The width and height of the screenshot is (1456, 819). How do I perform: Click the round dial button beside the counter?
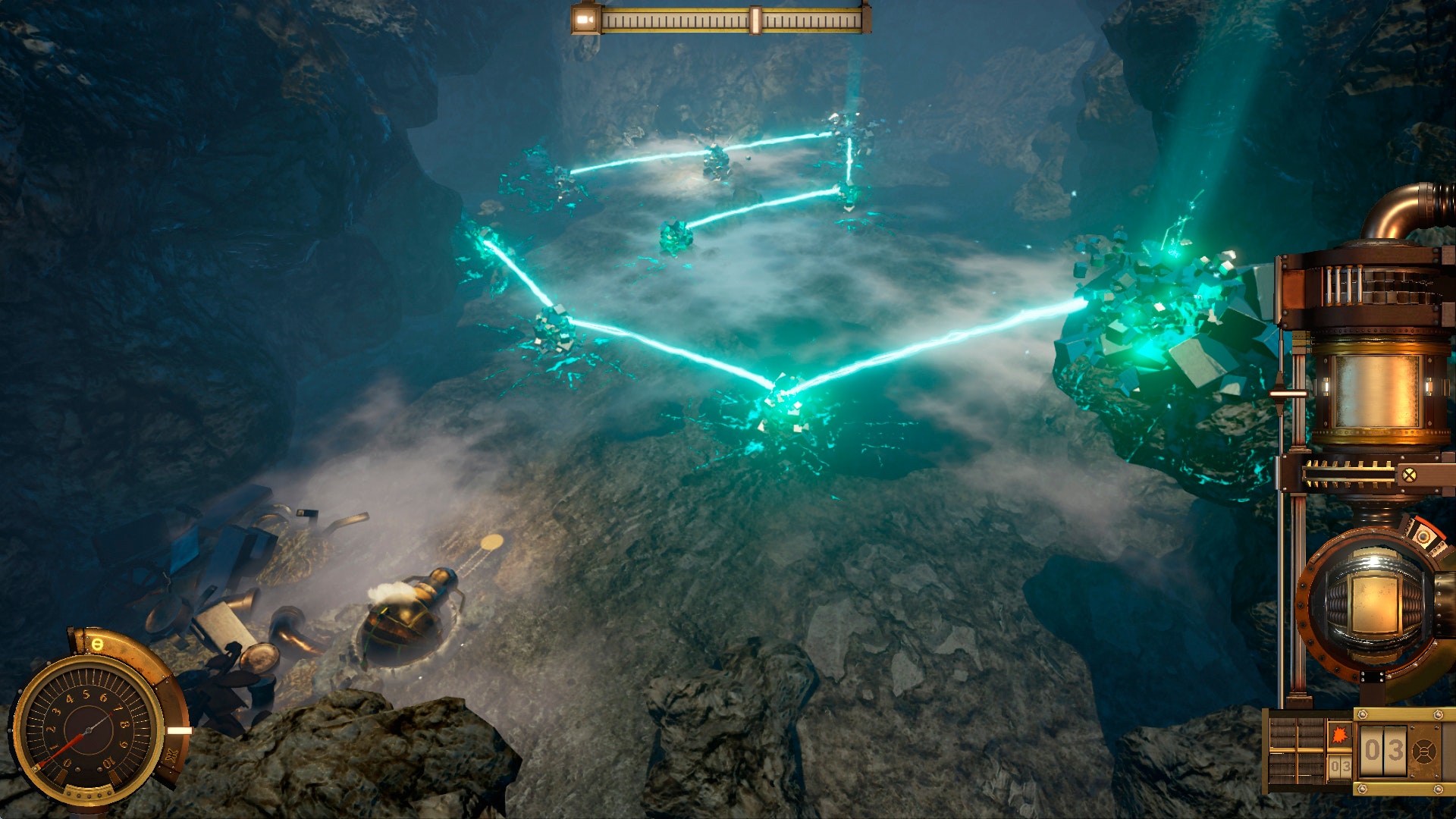pos(1425,752)
